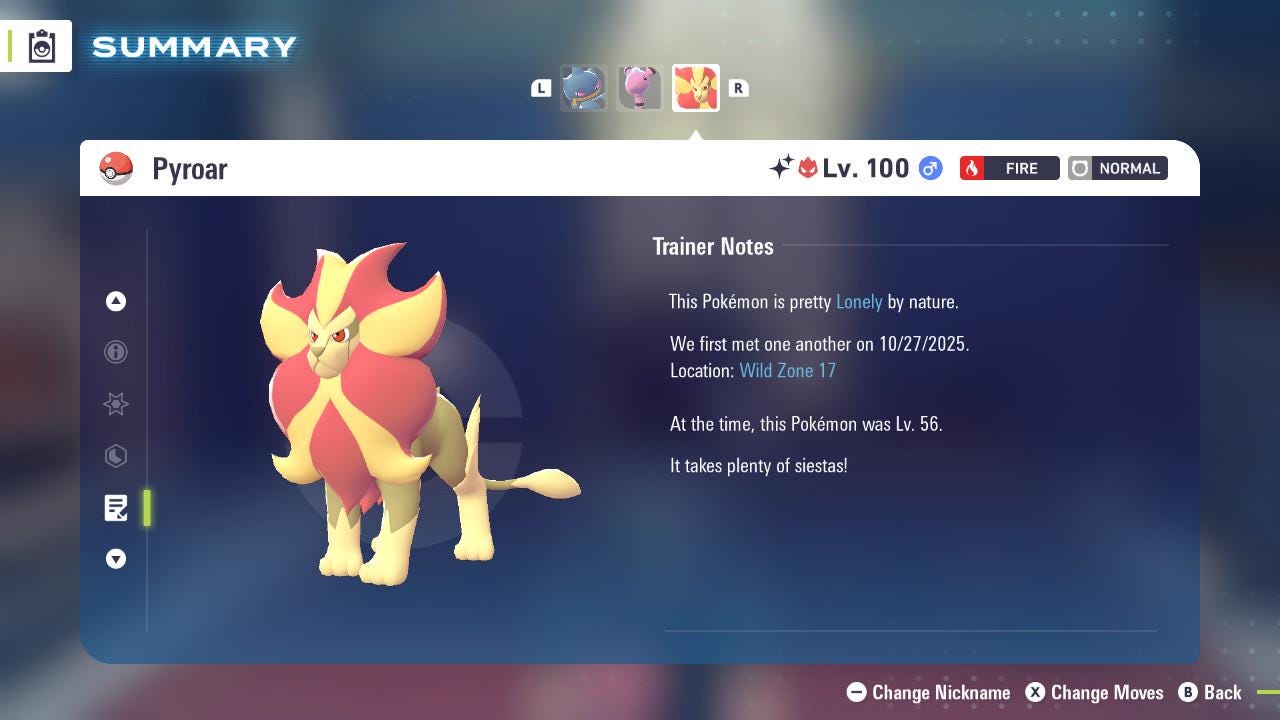
Task: Open the Lonely nature link
Action: click(858, 301)
